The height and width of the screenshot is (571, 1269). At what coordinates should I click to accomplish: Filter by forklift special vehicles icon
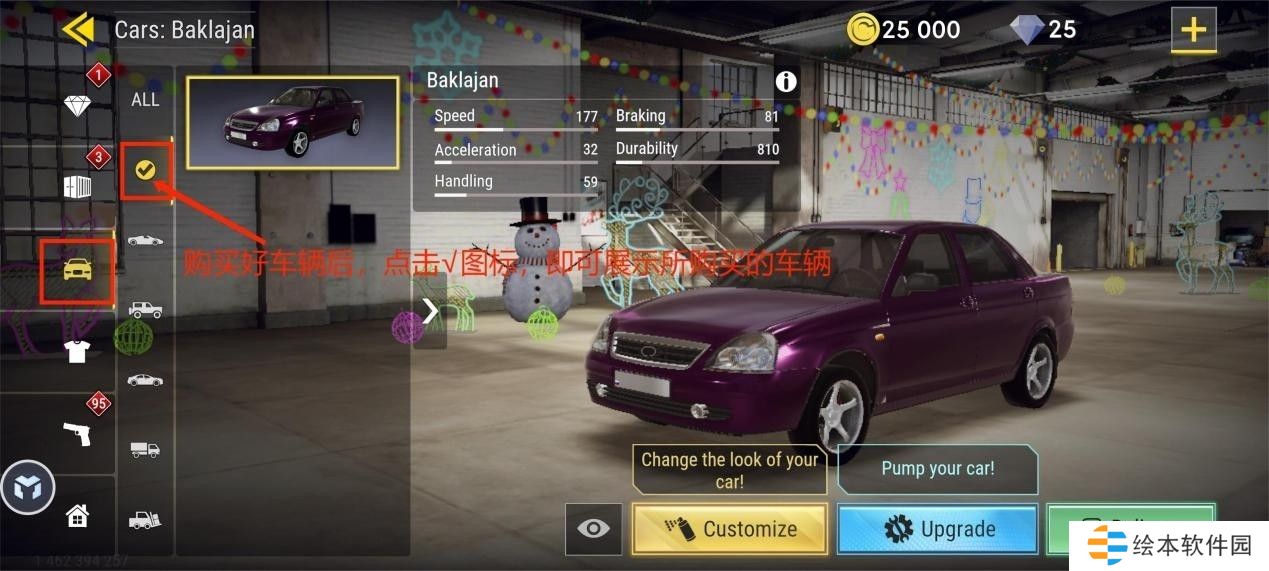click(145, 520)
